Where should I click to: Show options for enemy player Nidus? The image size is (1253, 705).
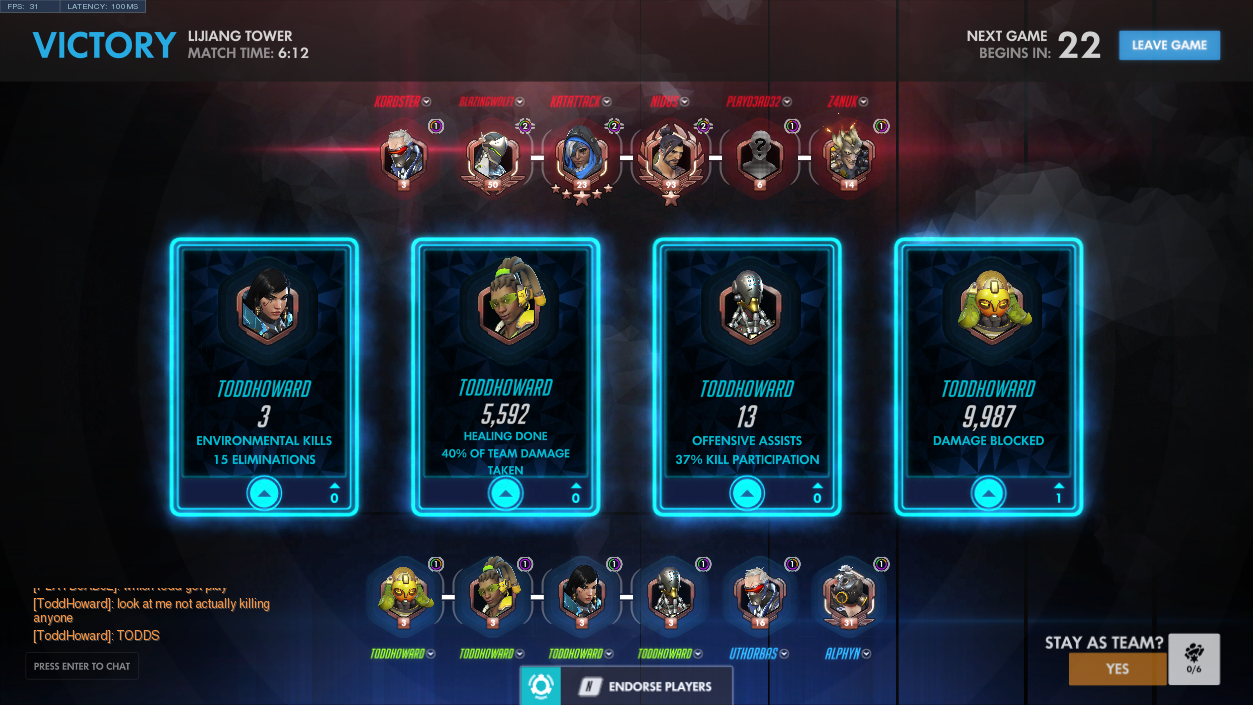tap(685, 102)
